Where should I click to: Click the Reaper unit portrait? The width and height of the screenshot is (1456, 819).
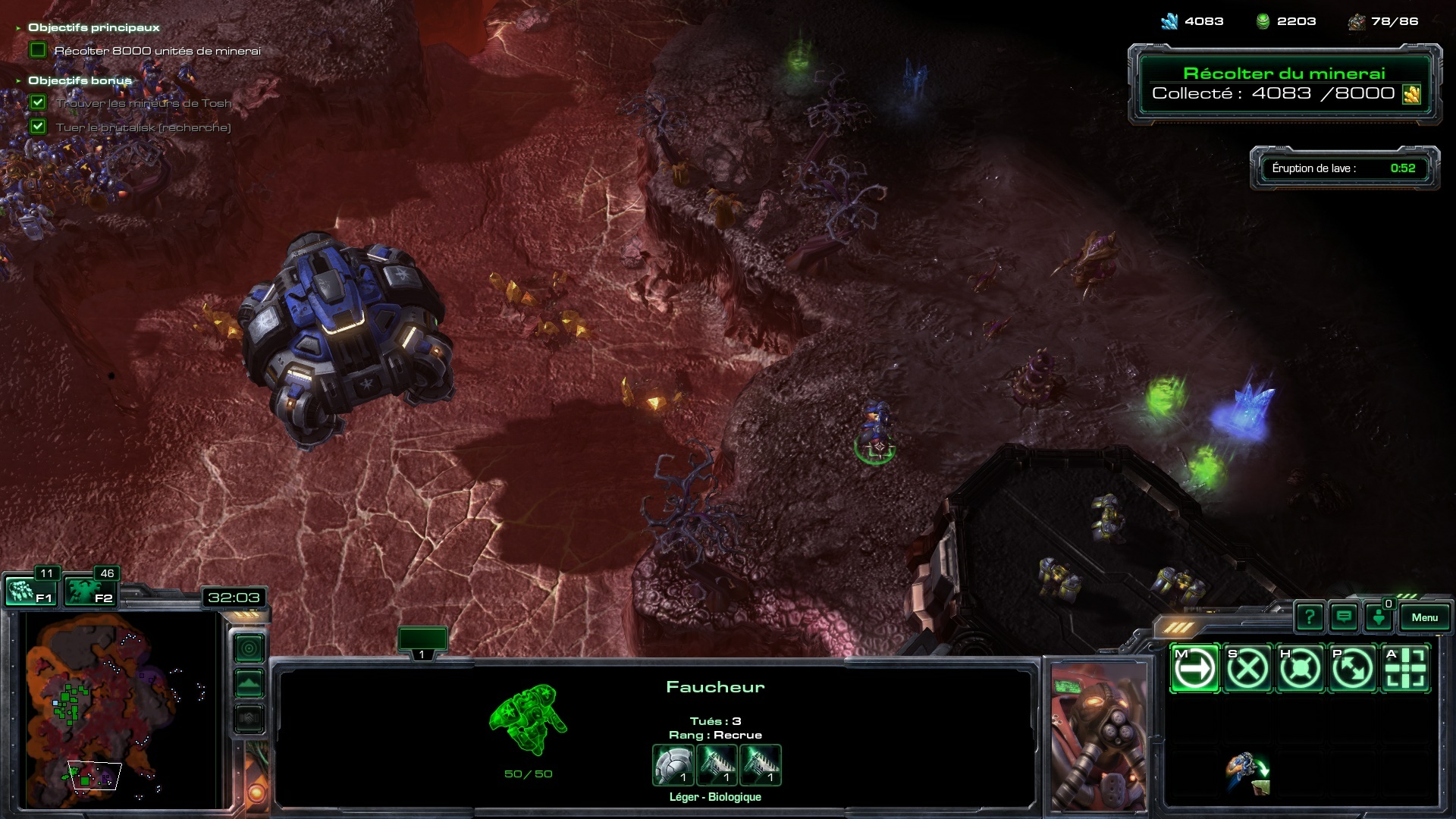pos(1099,736)
